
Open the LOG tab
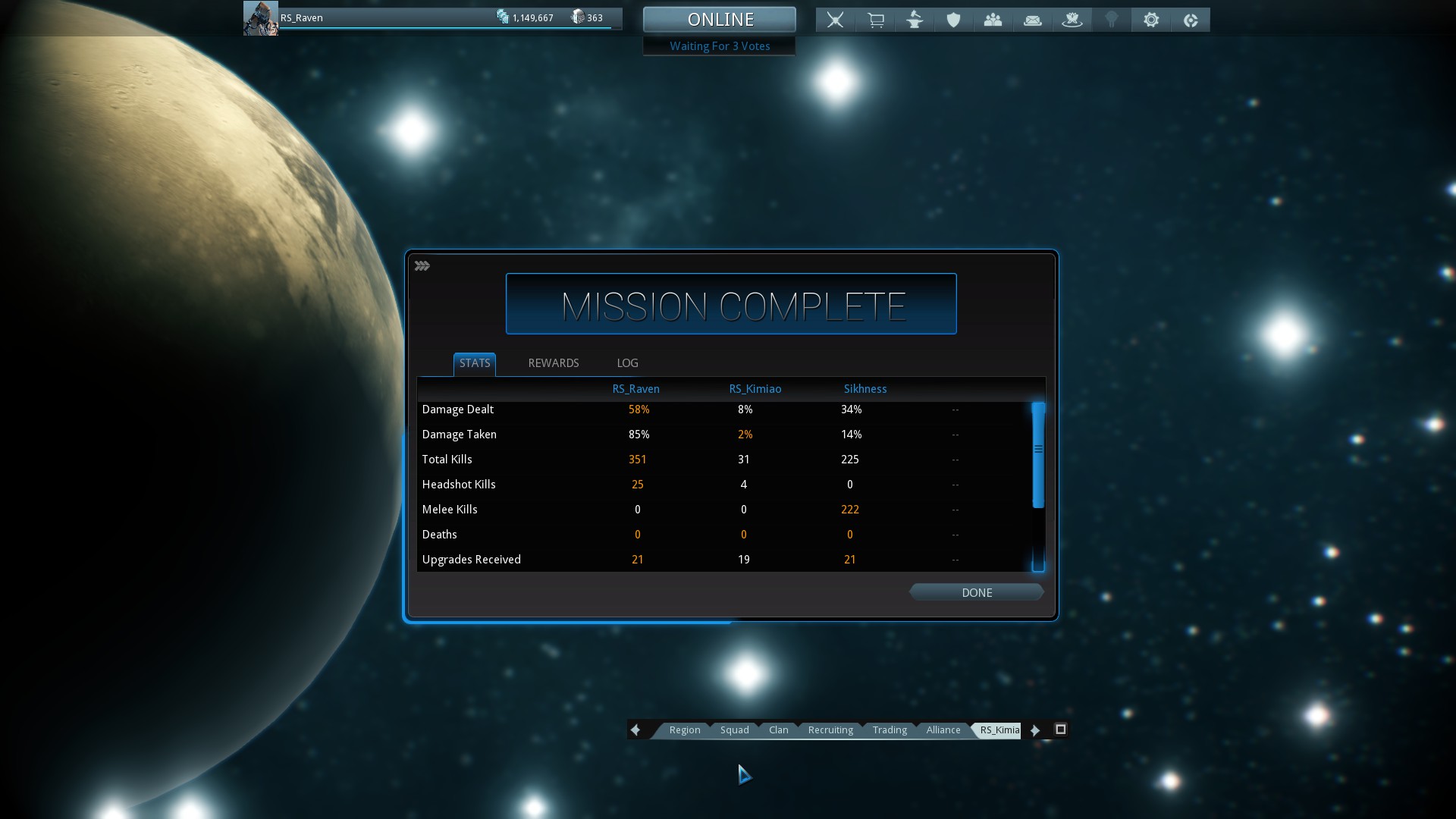click(627, 363)
